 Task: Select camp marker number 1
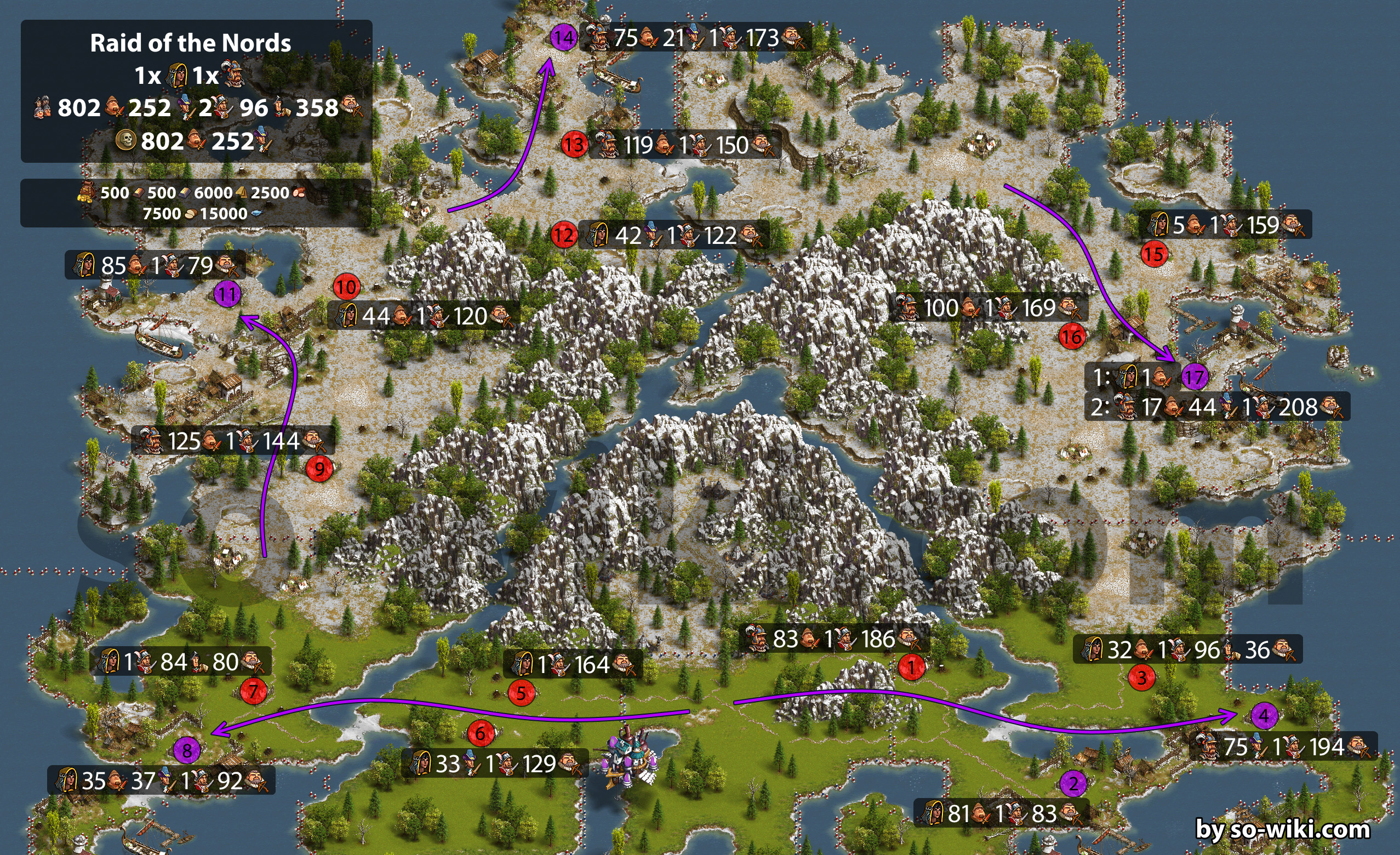pos(911,667)
